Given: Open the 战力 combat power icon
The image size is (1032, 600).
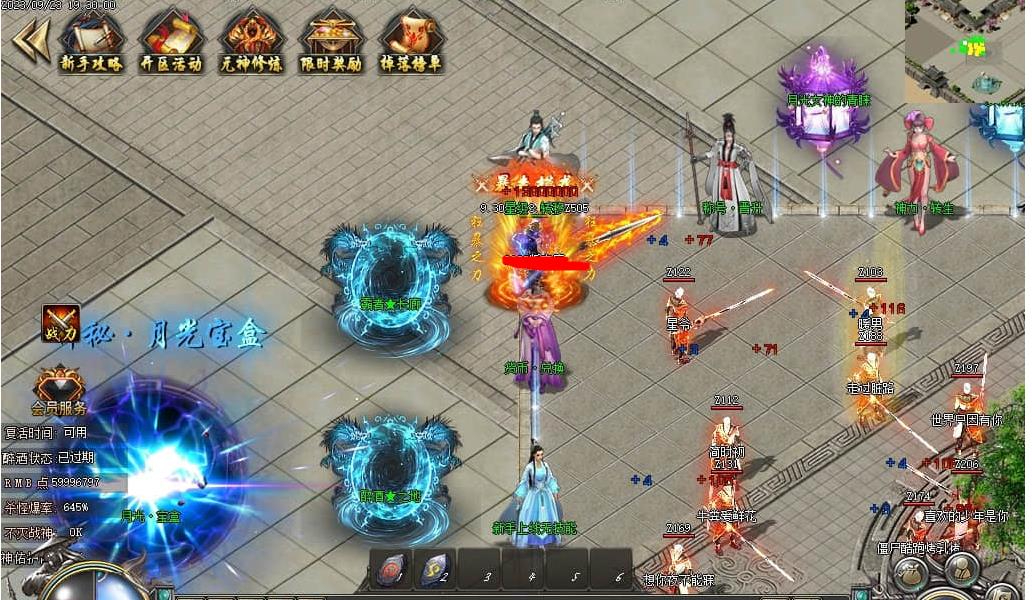Looking at the screenshot, I should (x=61, y=323).
